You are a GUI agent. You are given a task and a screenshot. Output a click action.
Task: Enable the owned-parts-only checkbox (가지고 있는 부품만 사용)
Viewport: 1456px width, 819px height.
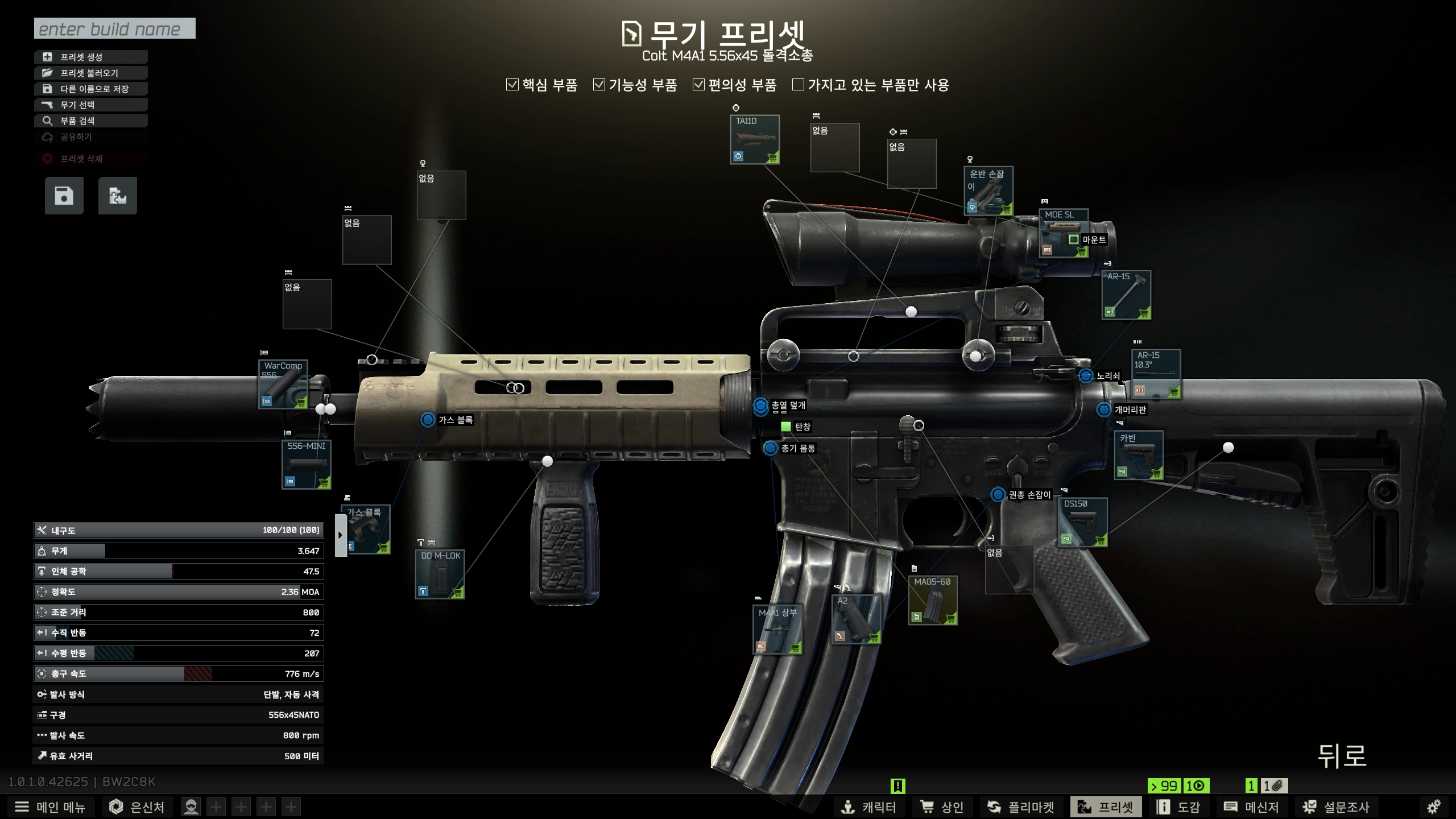click(x=799, y=85)
